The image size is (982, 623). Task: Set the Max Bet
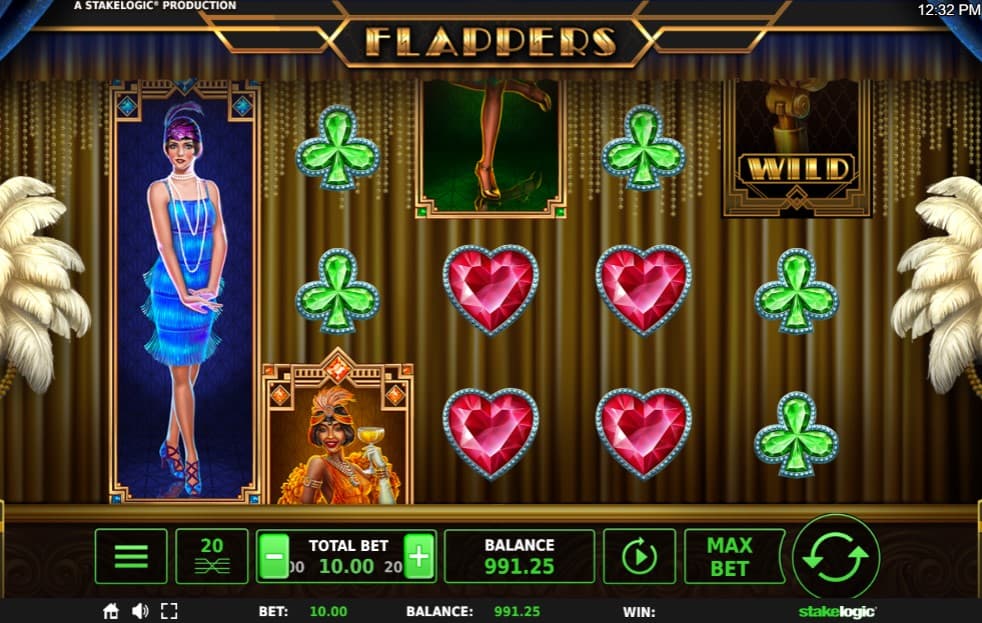pyautogui.click(x=729, y=556)
